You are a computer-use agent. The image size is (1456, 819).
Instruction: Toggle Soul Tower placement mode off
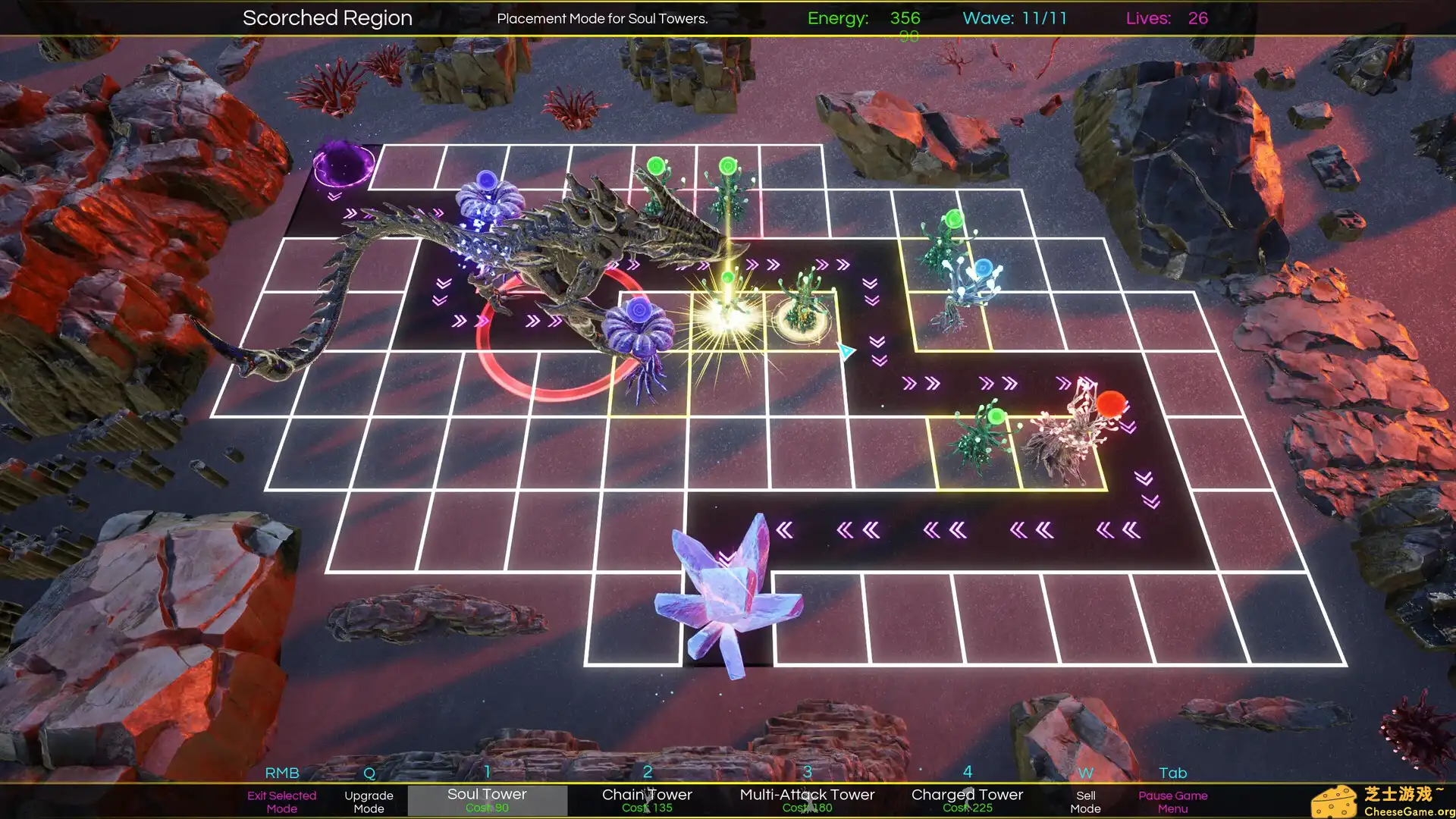(487, 794)
